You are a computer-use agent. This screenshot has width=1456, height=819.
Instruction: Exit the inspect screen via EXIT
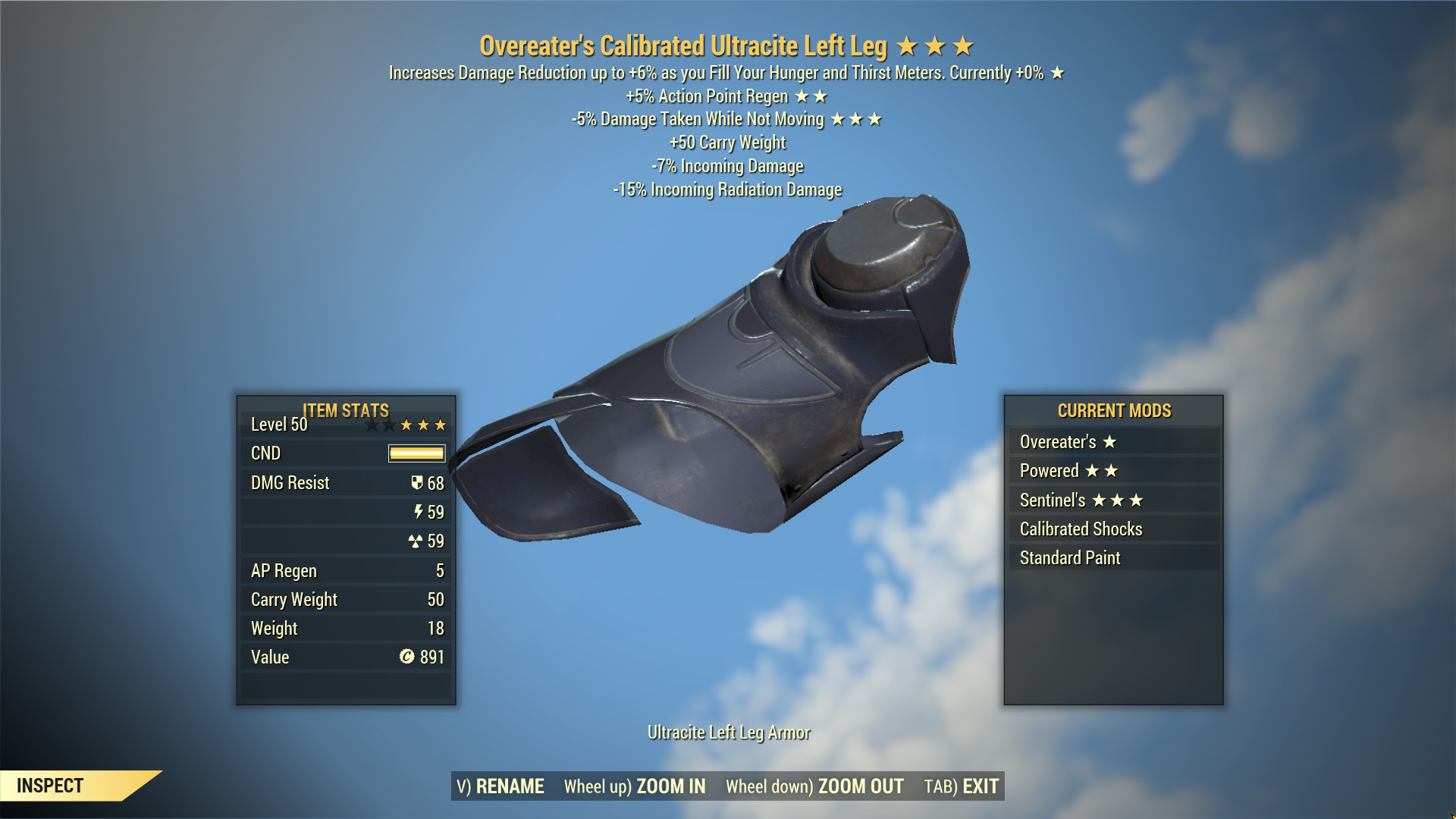point(962,786)
